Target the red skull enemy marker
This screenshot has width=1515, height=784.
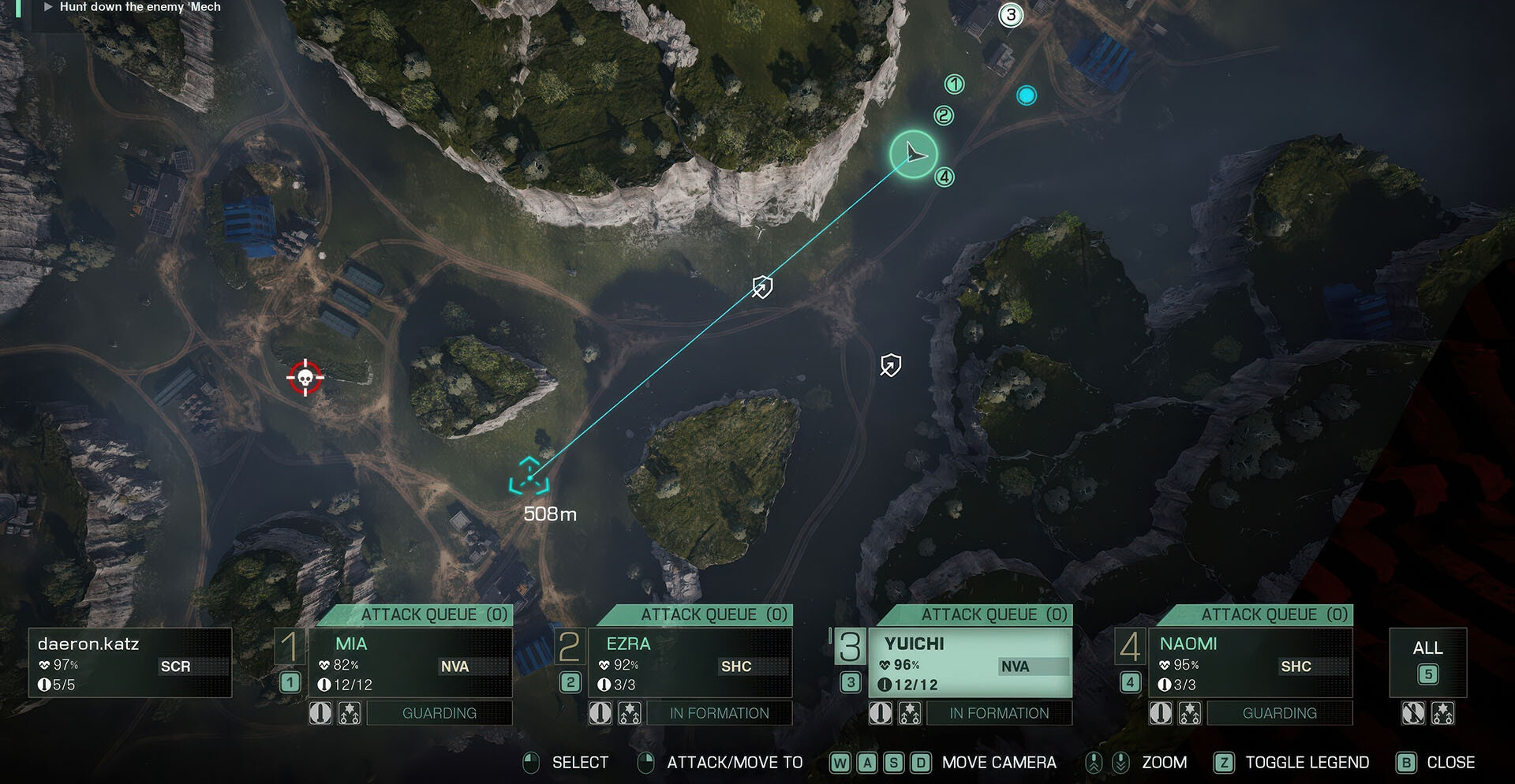(305, 378)
